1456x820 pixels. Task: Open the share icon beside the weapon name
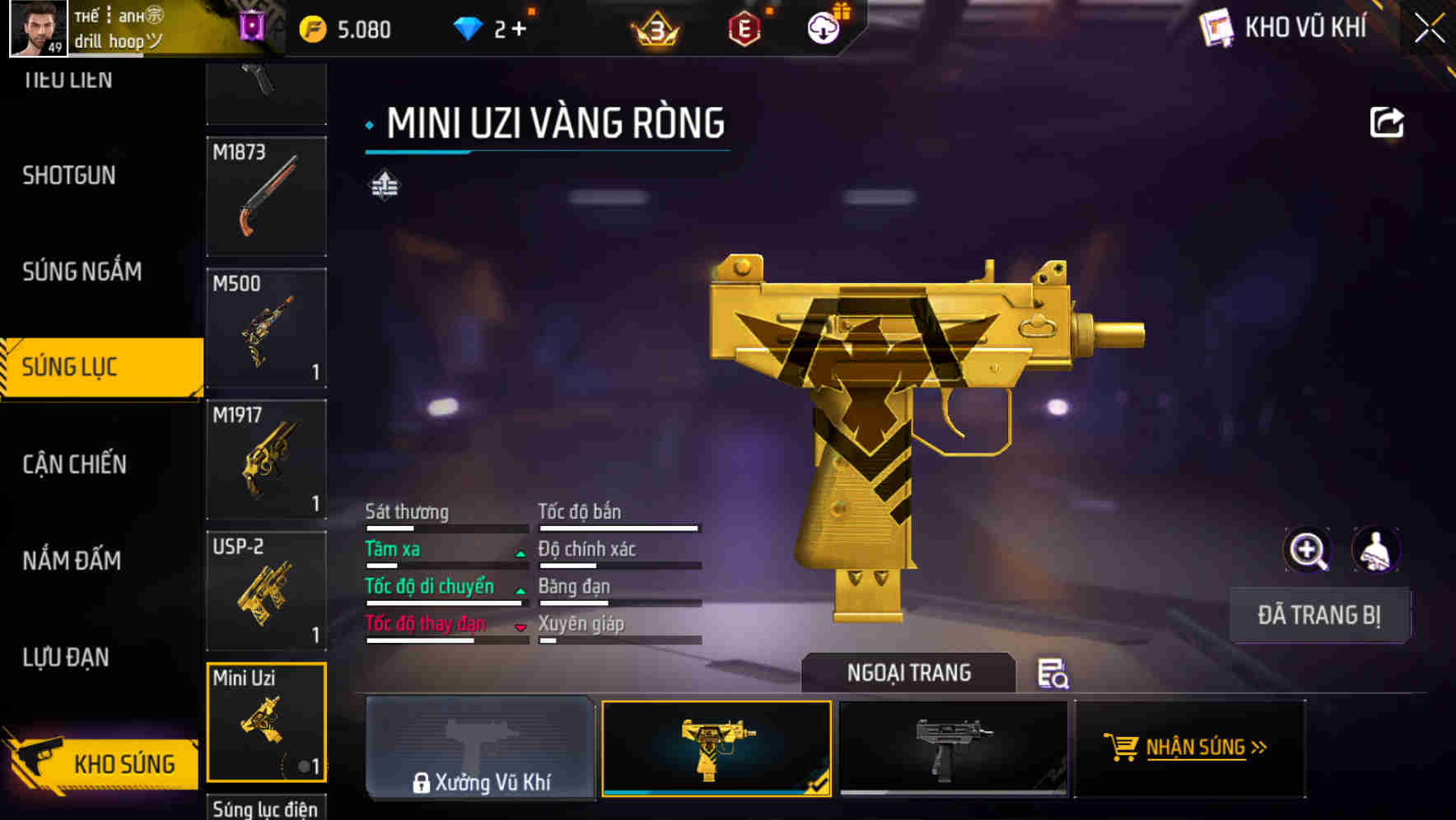tap(1387, 122)
